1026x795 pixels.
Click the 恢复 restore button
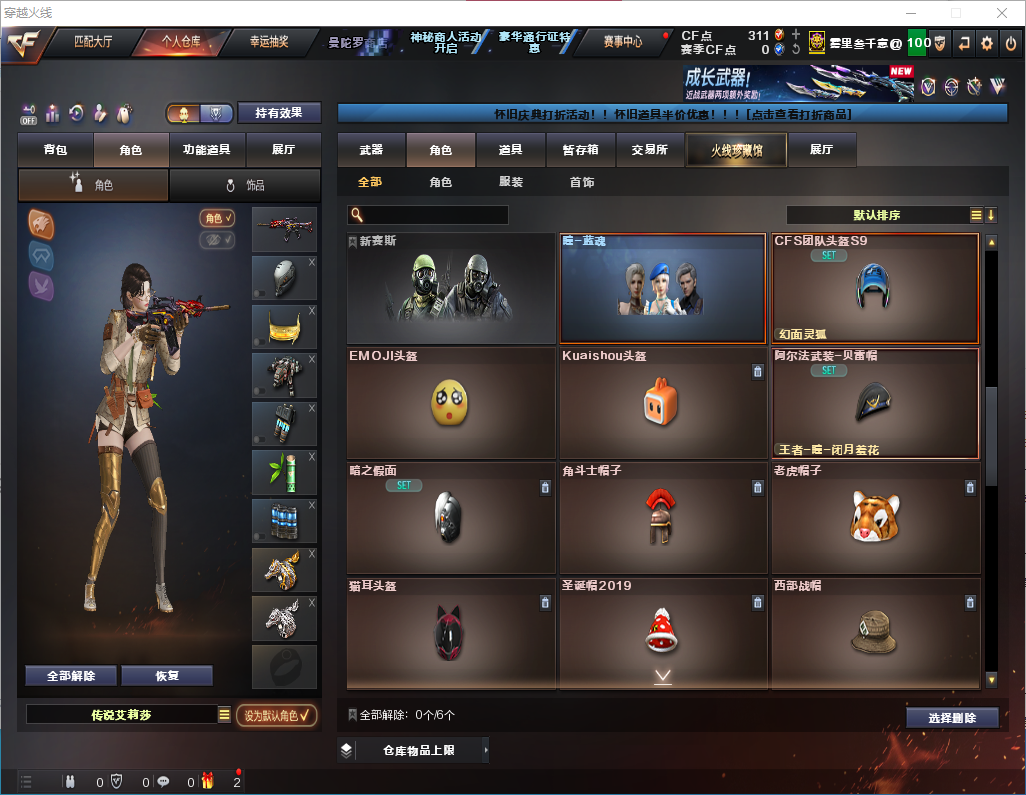167,676
